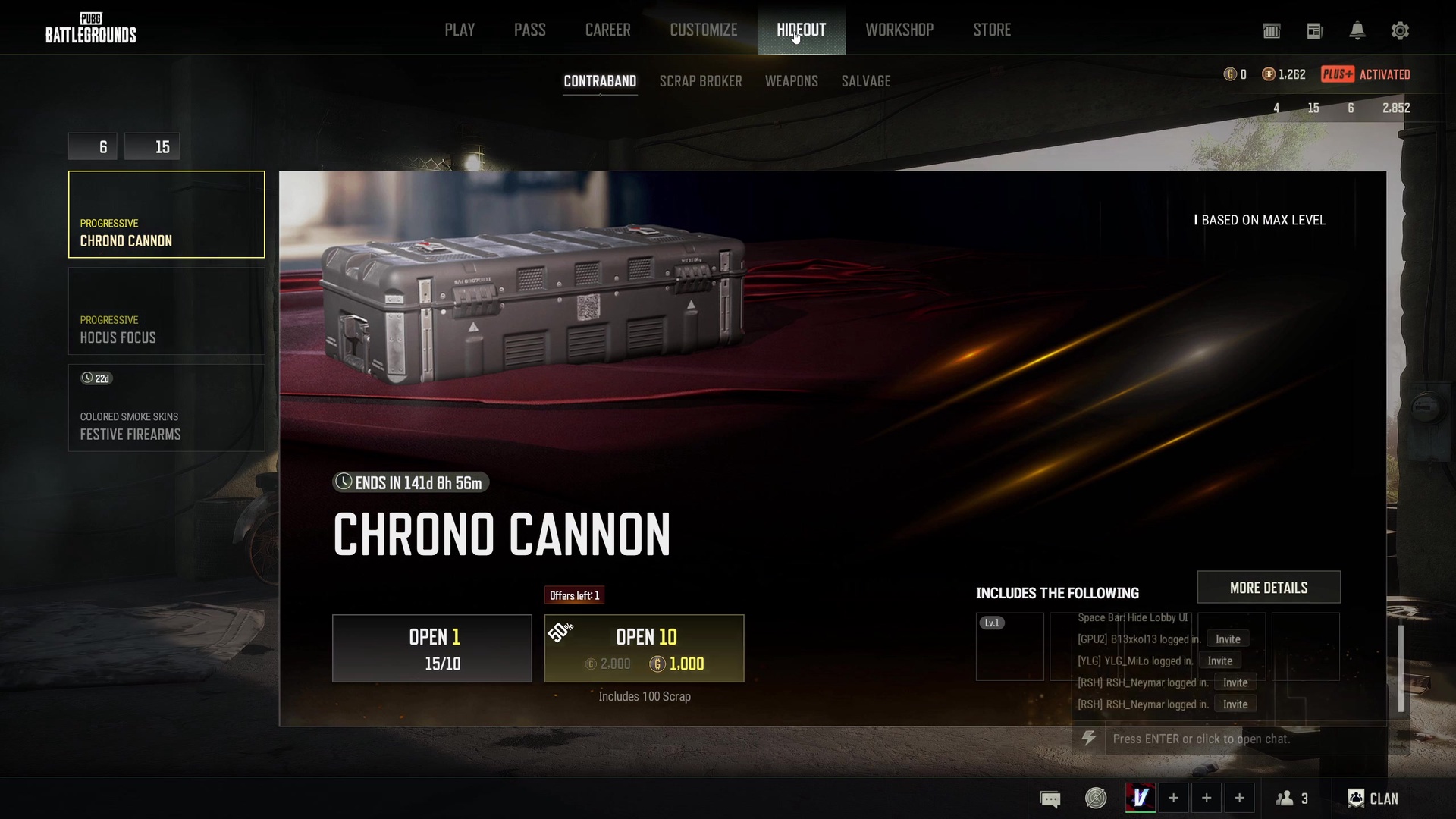Screen dimensions: 1456x819
Task: Open the CUSTOMIZE tab
Action: (x=703, y=30)
